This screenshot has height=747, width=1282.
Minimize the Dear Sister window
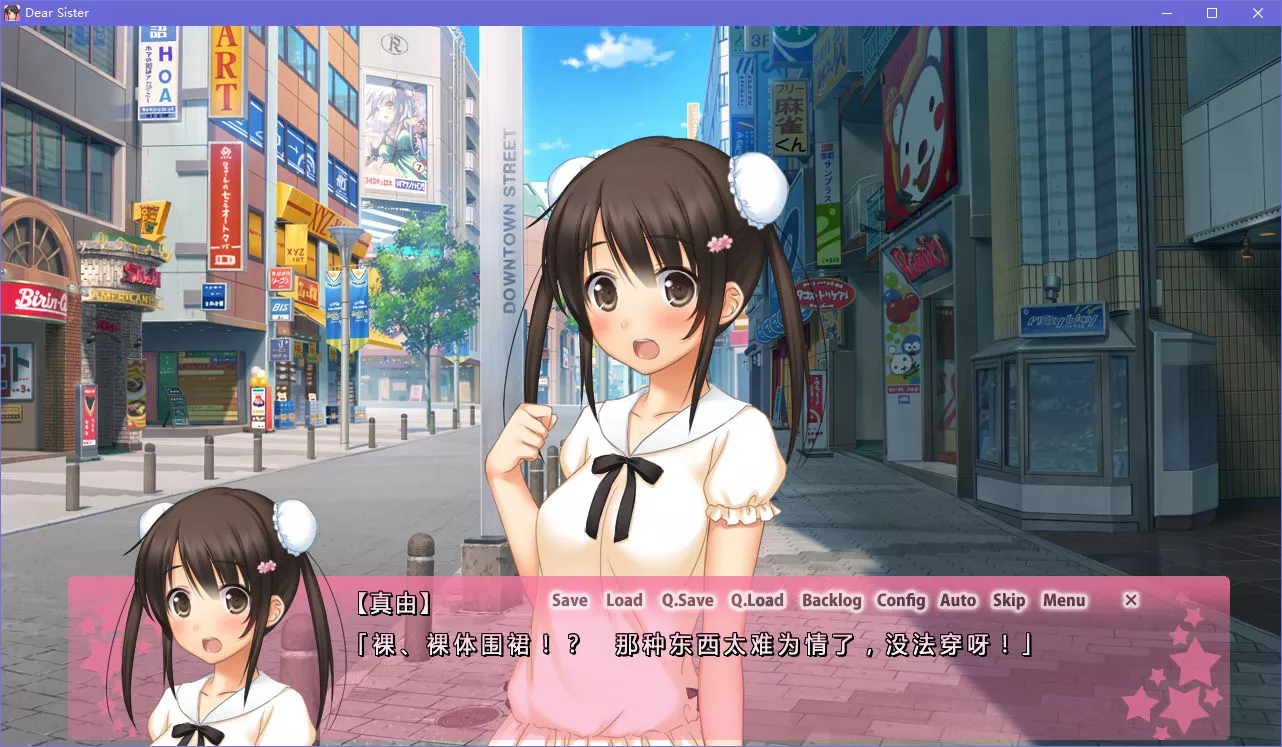click(x=1165, y=13)
